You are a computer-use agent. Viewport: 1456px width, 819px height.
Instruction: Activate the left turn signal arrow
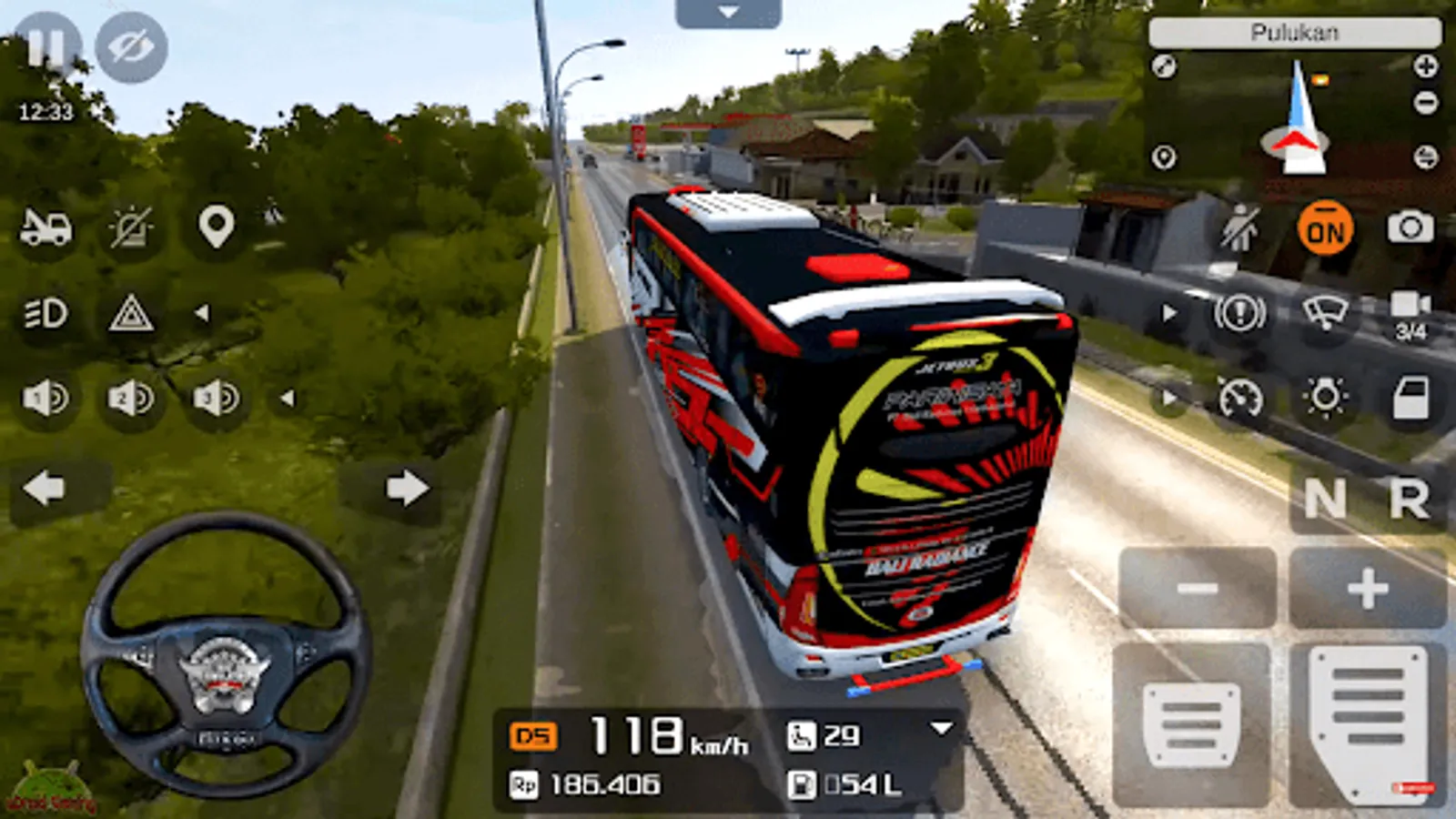click(44, 489)
